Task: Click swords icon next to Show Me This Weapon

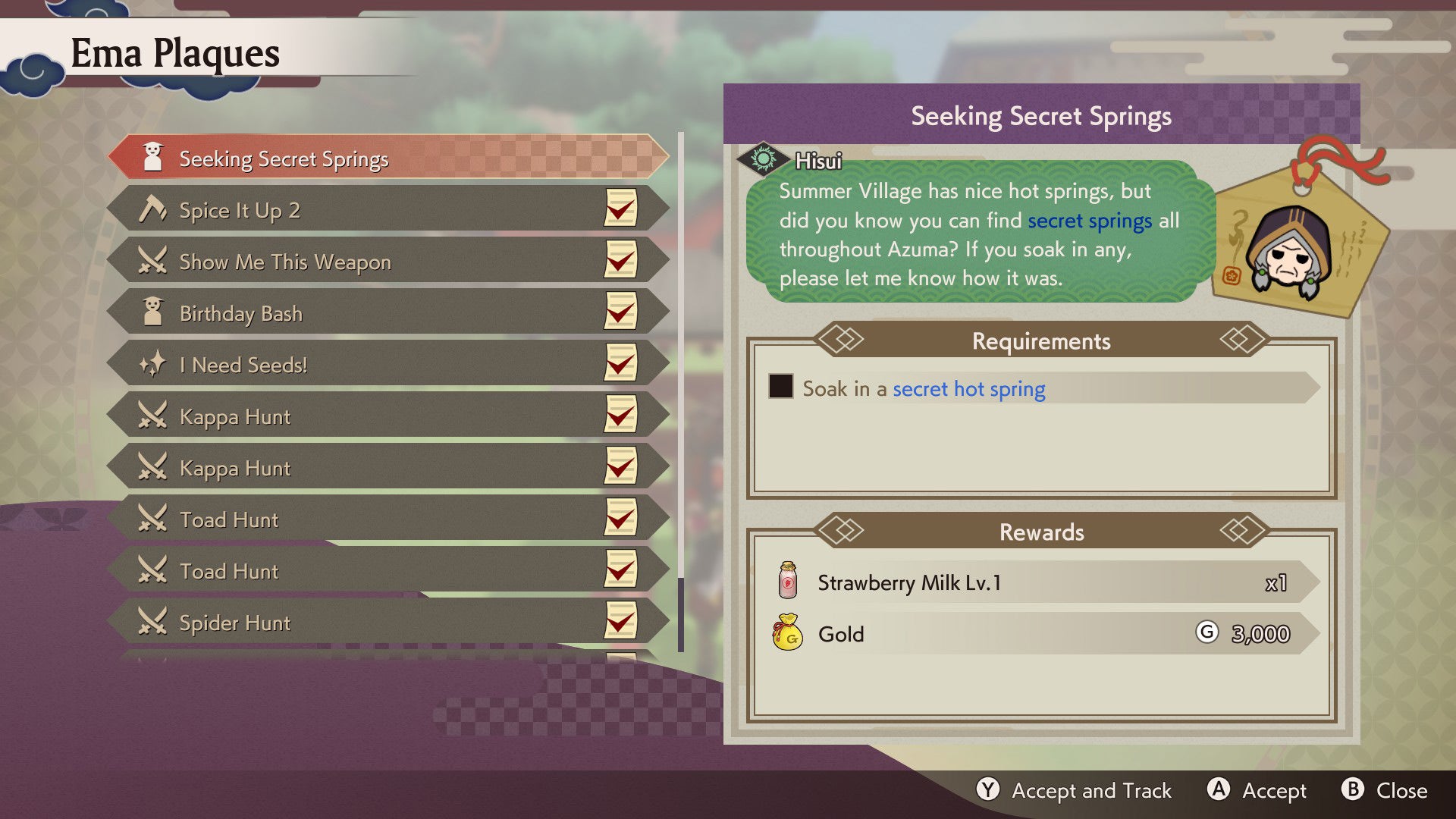Action: 155,261
